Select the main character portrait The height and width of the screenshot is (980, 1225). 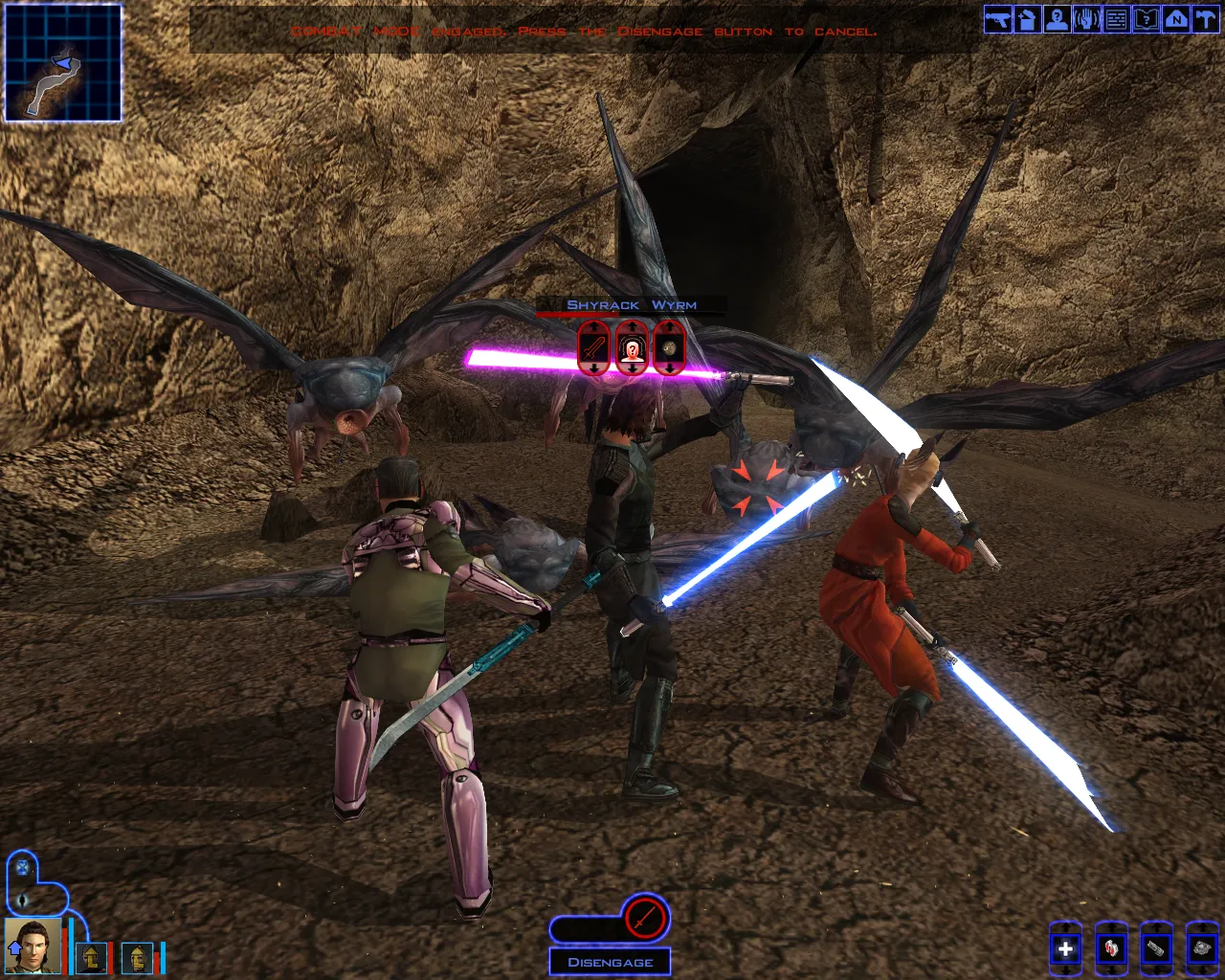pos(33,947)
